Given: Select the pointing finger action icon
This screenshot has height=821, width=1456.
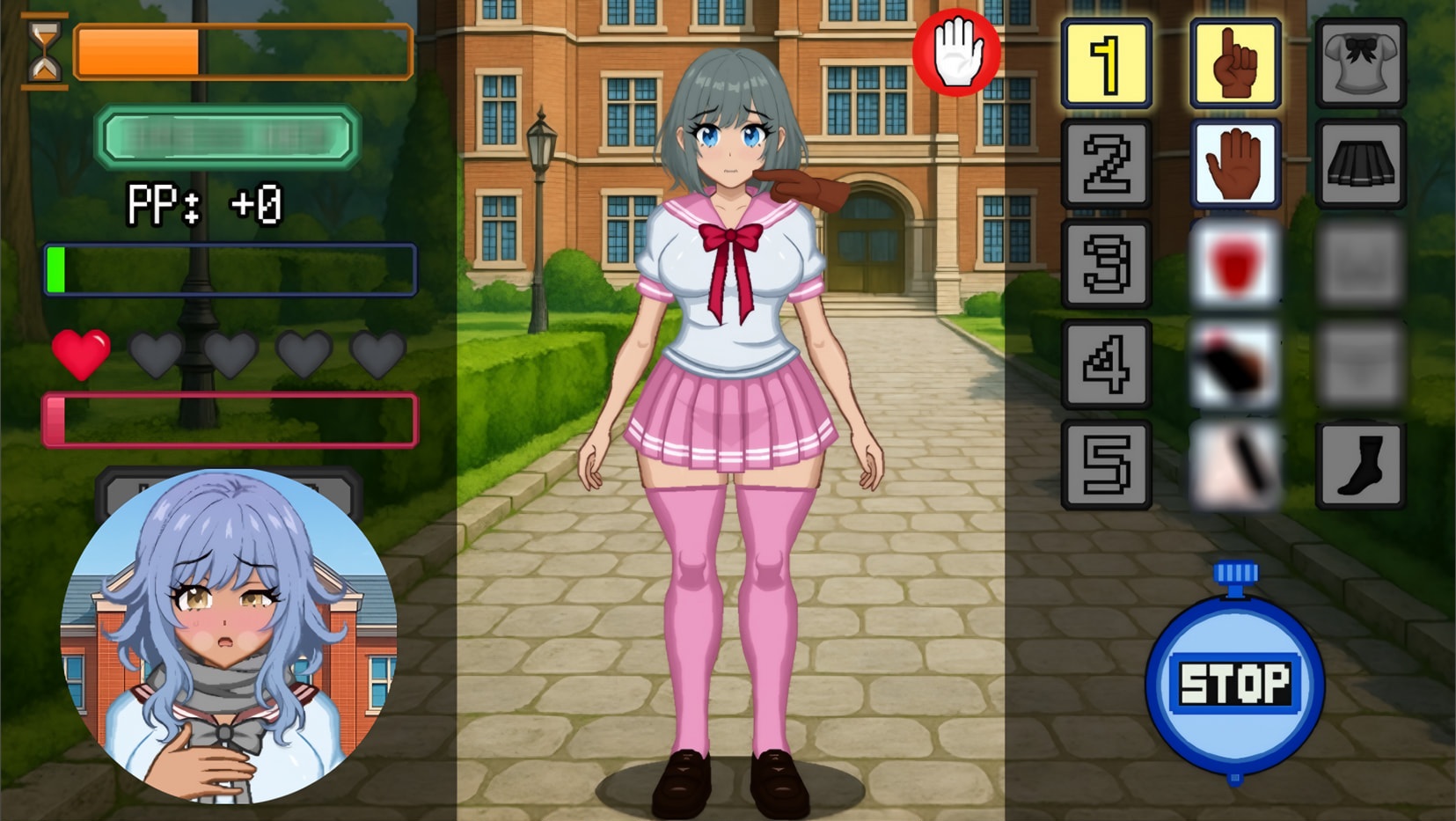Looking at the screenshot, I should (1234, 63).
